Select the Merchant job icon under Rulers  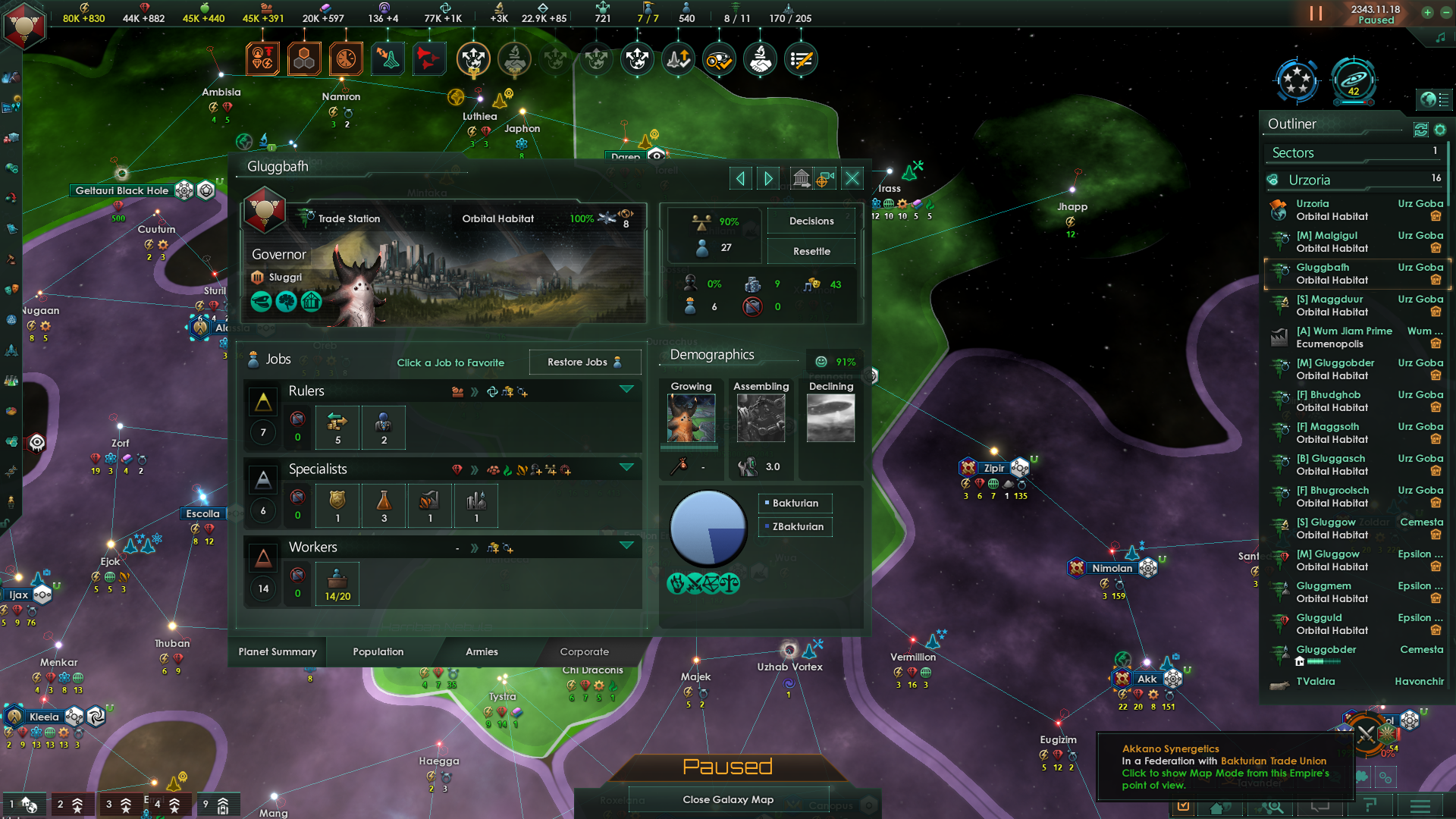coord(337,427)
